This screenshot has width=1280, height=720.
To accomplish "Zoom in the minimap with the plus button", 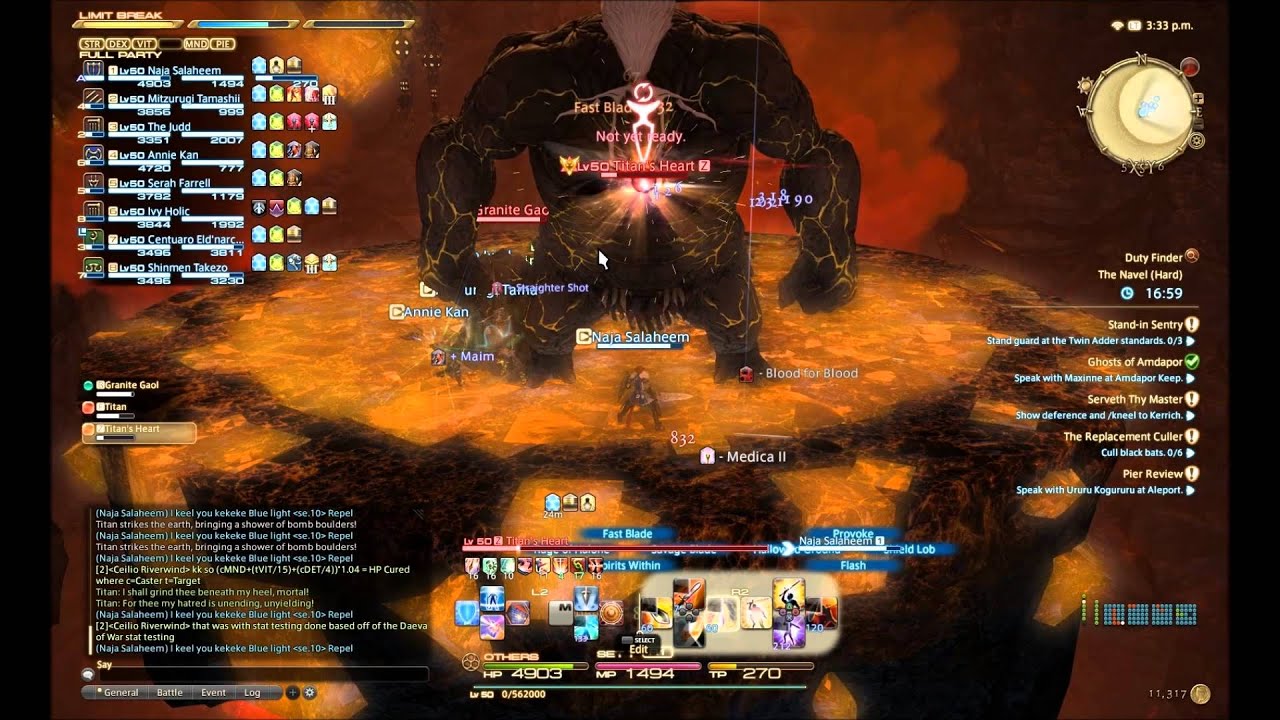I will click(1199, 99).
